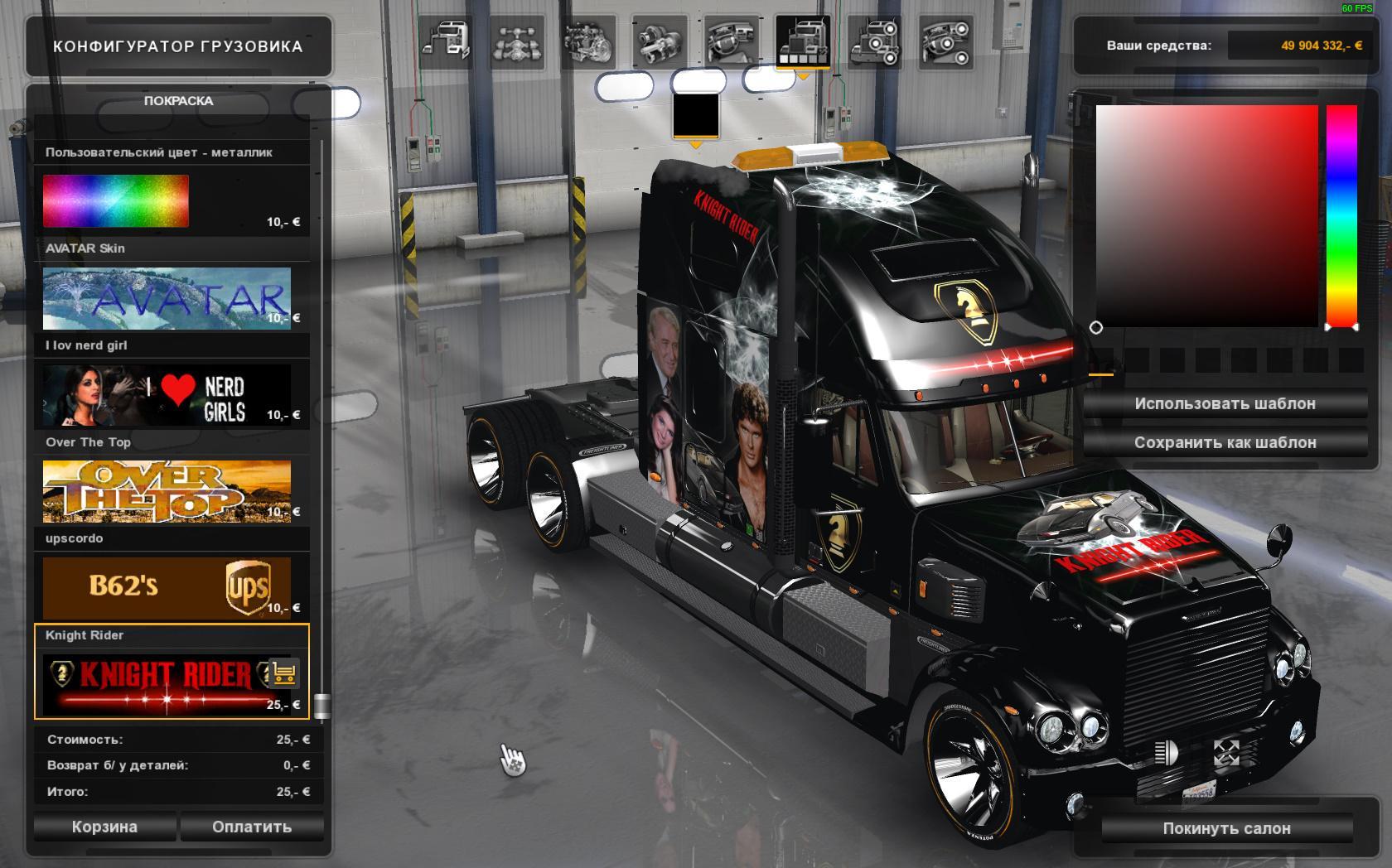Open the chassis category icon

click(517, 41)
